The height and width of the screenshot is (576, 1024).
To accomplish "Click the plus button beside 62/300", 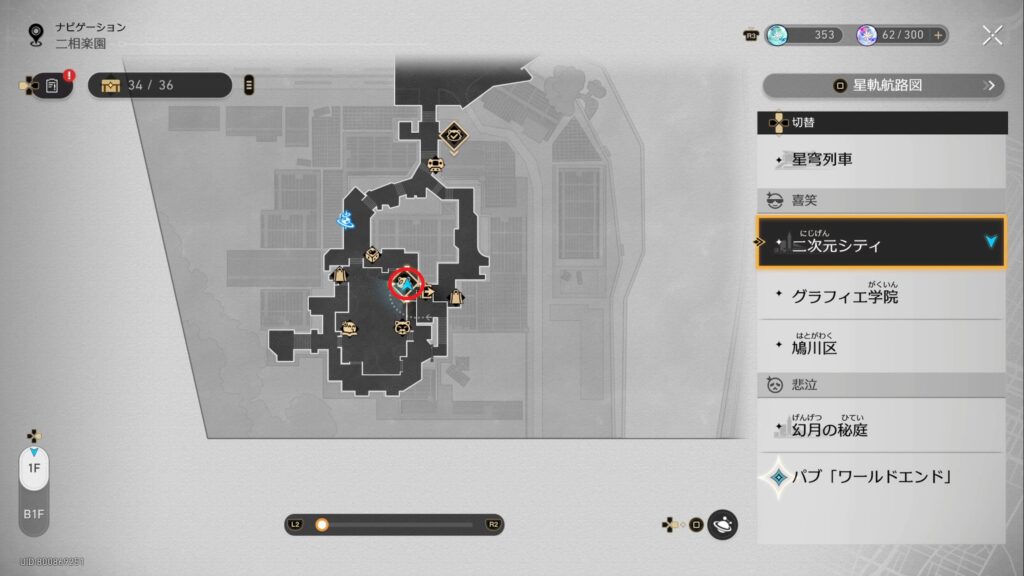I will coord(938,35).
